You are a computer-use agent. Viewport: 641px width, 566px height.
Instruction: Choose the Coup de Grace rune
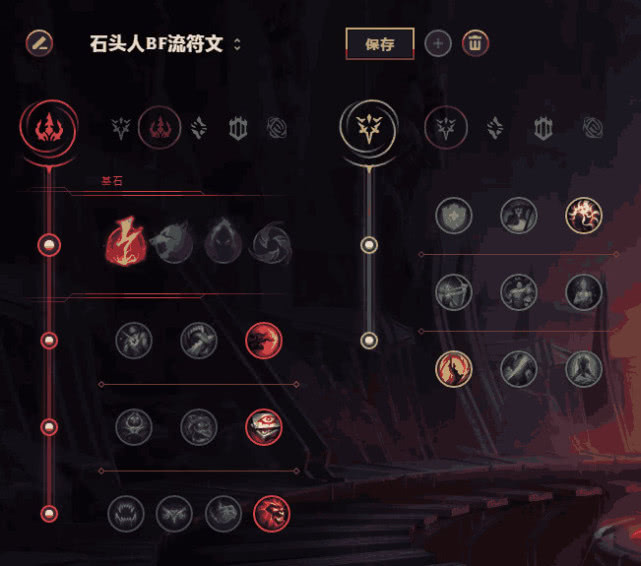click(x=453, y=369)
